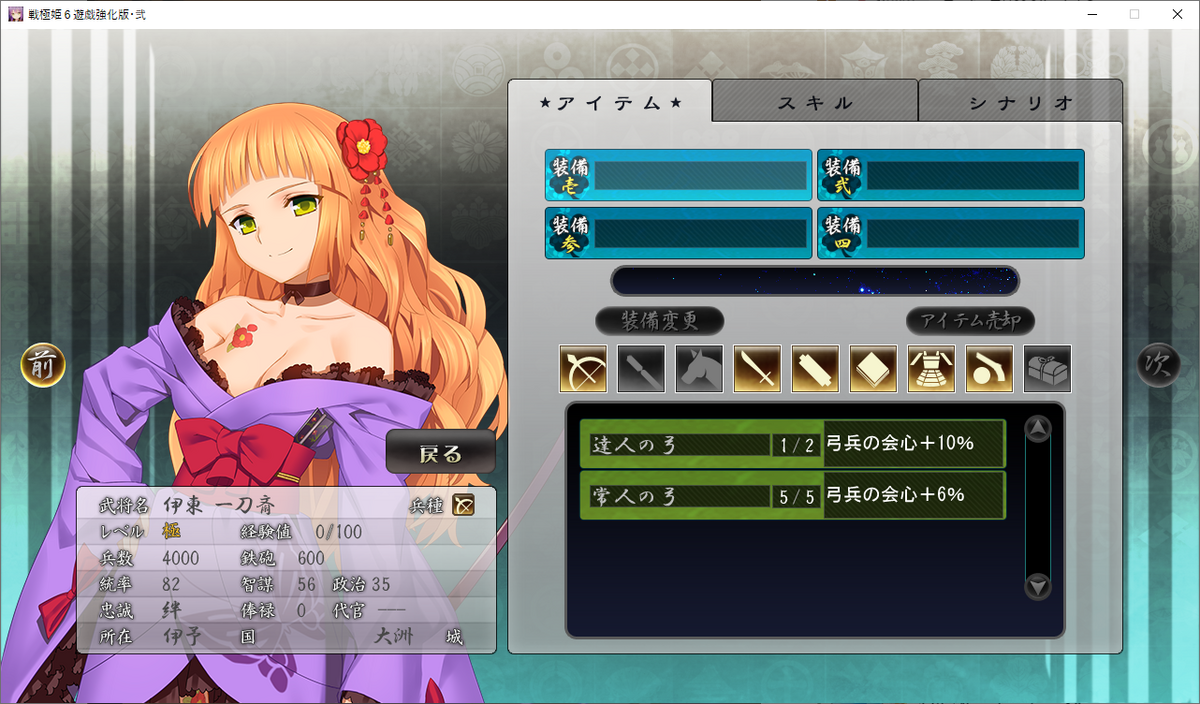The height and width of the screenshot is (704, 1200).
Task: Select the armor category icon
Action: pyautogui.click(x=931, y=369)
